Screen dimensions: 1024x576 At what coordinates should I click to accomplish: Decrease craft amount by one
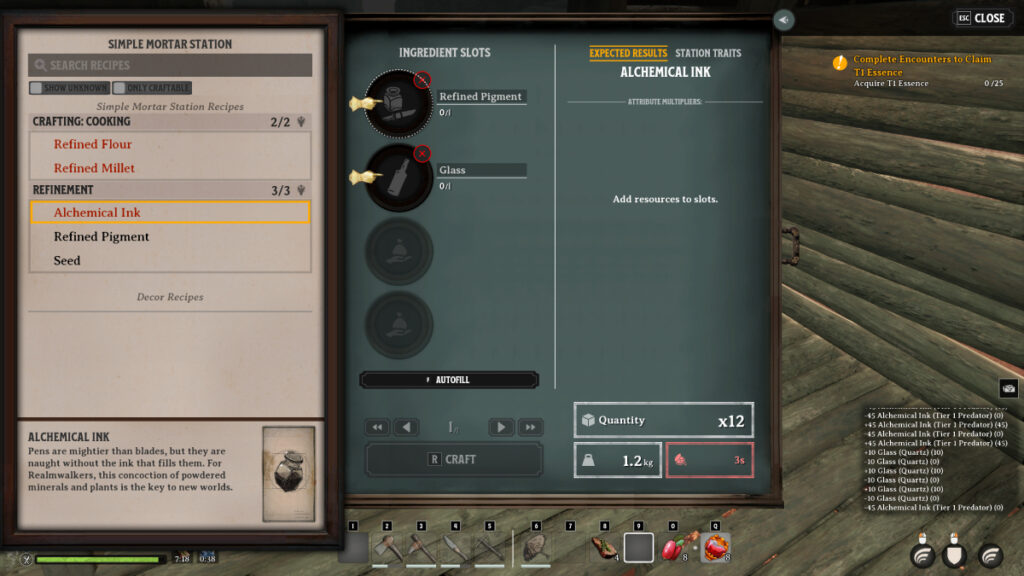[x=406, y=427]
